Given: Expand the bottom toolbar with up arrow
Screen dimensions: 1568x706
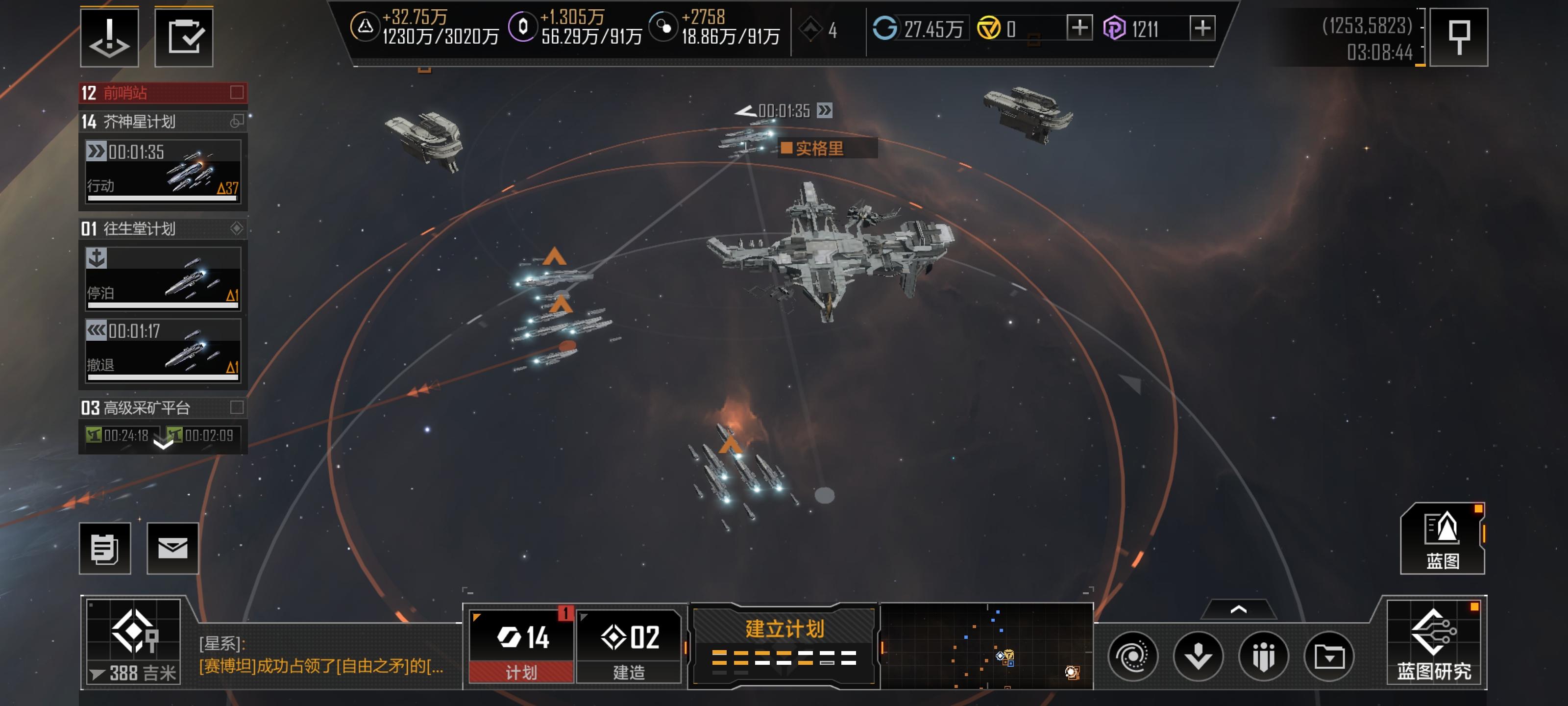Looking at the screenshot, I should pos(1238,609).
